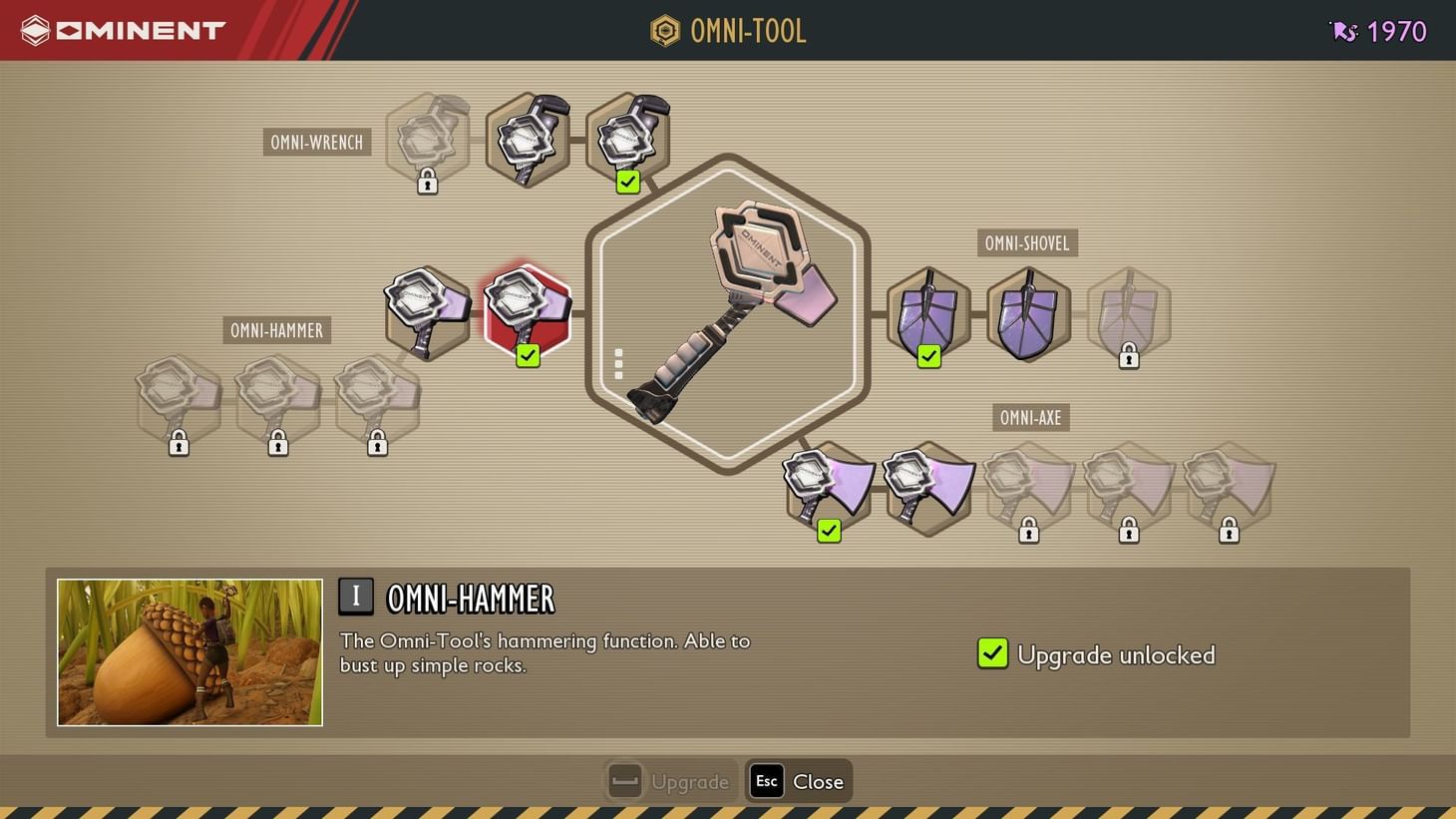Image resolution: width=1456 pixels, height=819 pixels.
Task: Click the grayed-out Upgrade button
Action: 669,781
